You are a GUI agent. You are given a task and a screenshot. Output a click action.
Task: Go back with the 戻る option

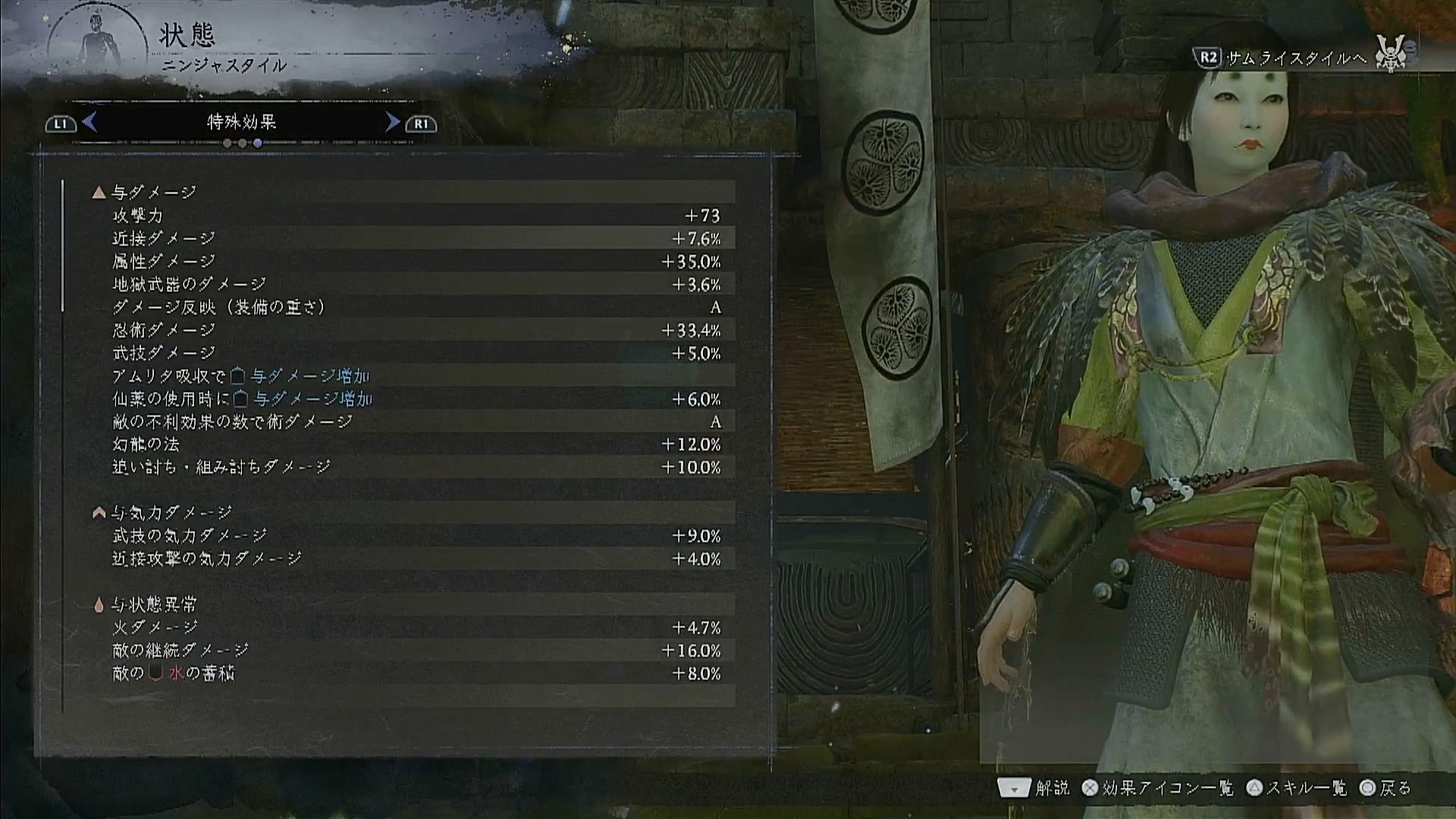coord(1386,789)
